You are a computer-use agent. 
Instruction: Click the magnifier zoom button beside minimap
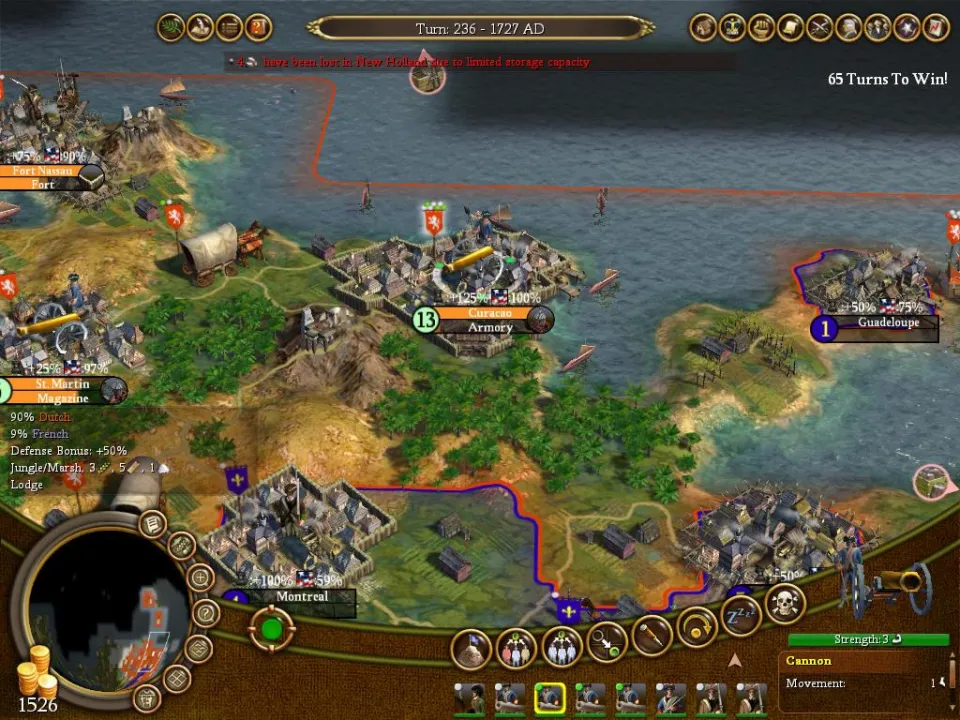pyautogui.click(x=200, y=577)
